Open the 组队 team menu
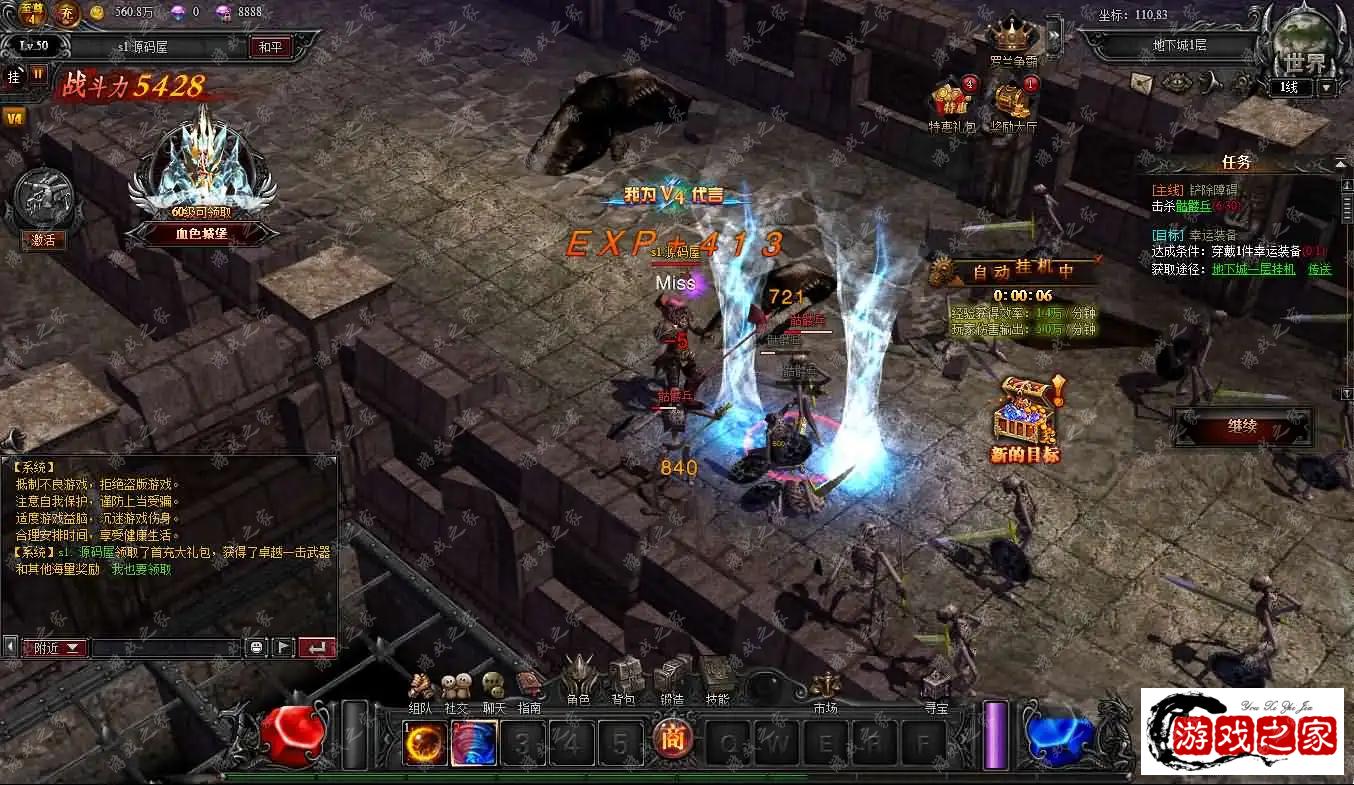Screen dimensions: 1354x785 click(x=421, y=689)
